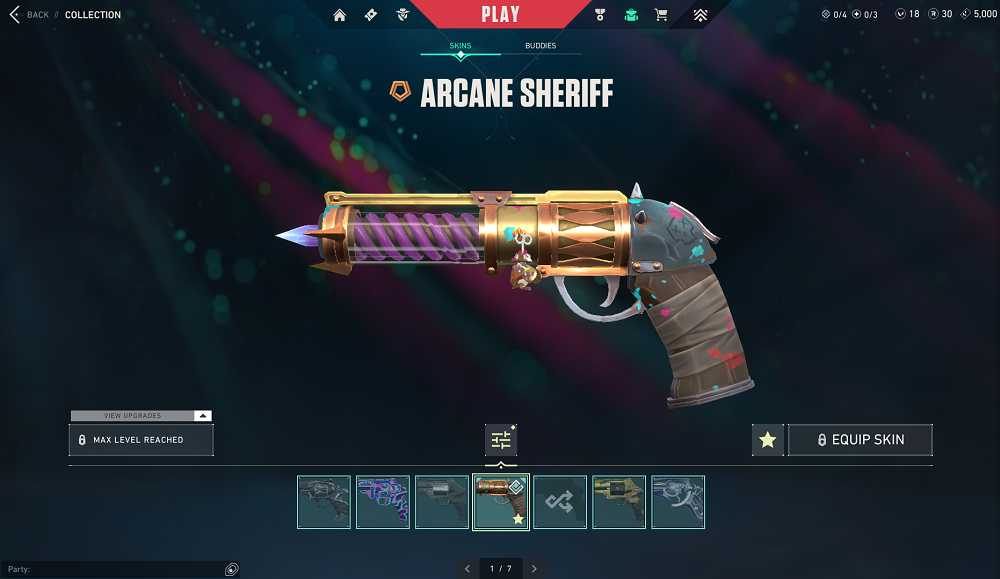Open the home icon in the top bar
Screen dimensions: 1000x579
(340, 15)
